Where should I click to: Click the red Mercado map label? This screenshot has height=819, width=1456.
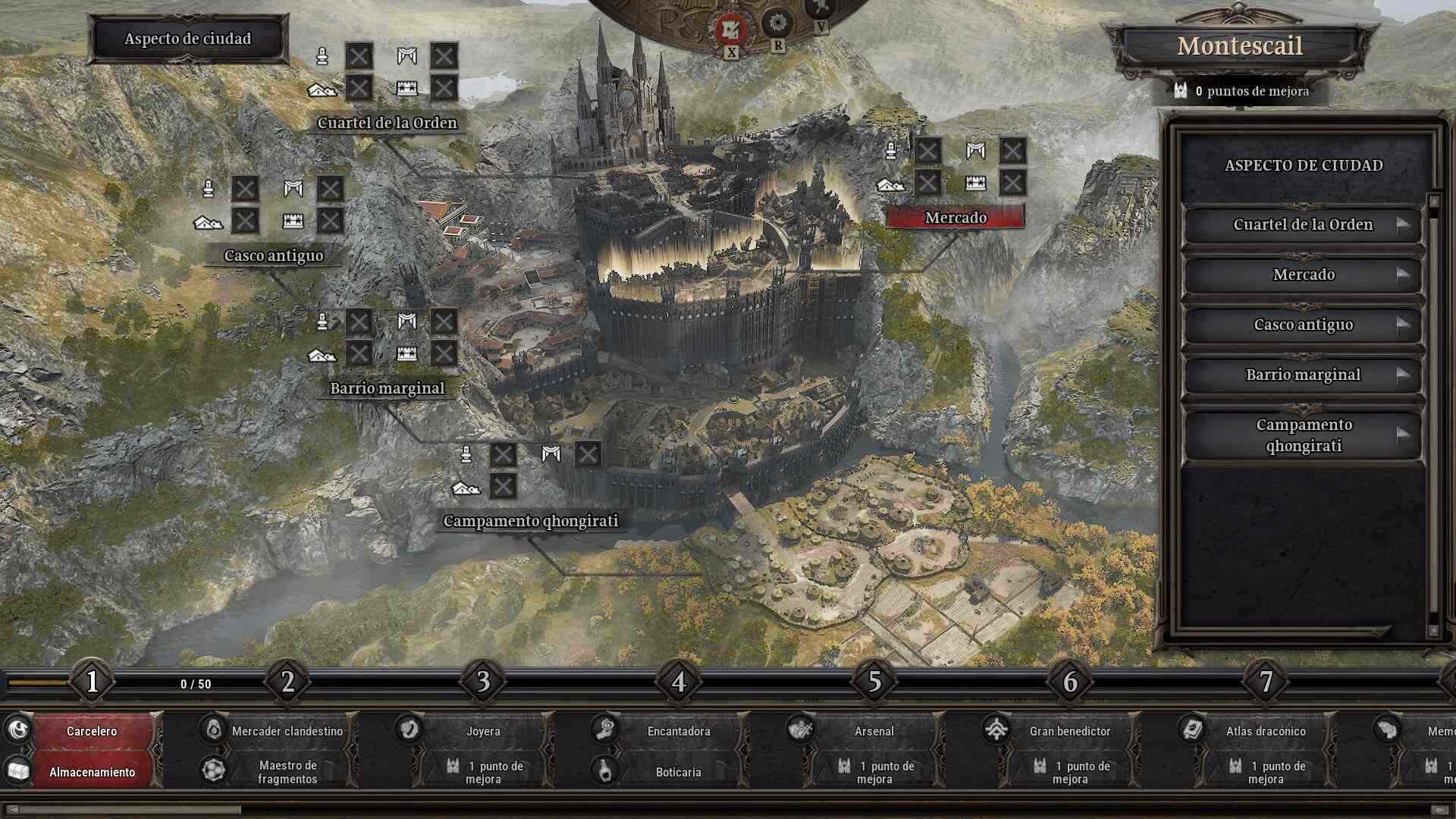(955, 218)
